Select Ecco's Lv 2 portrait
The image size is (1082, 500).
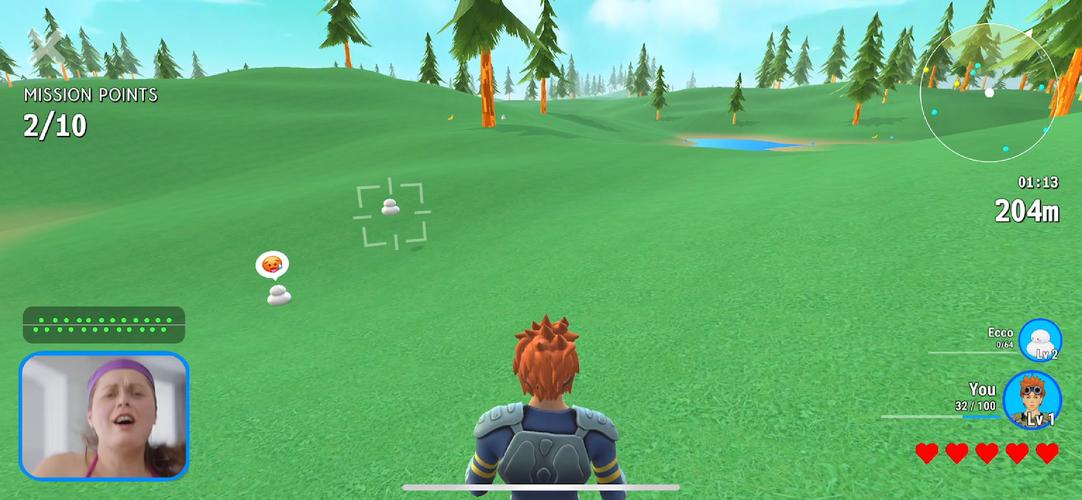pyautogui.click(x=1040, y=340)
